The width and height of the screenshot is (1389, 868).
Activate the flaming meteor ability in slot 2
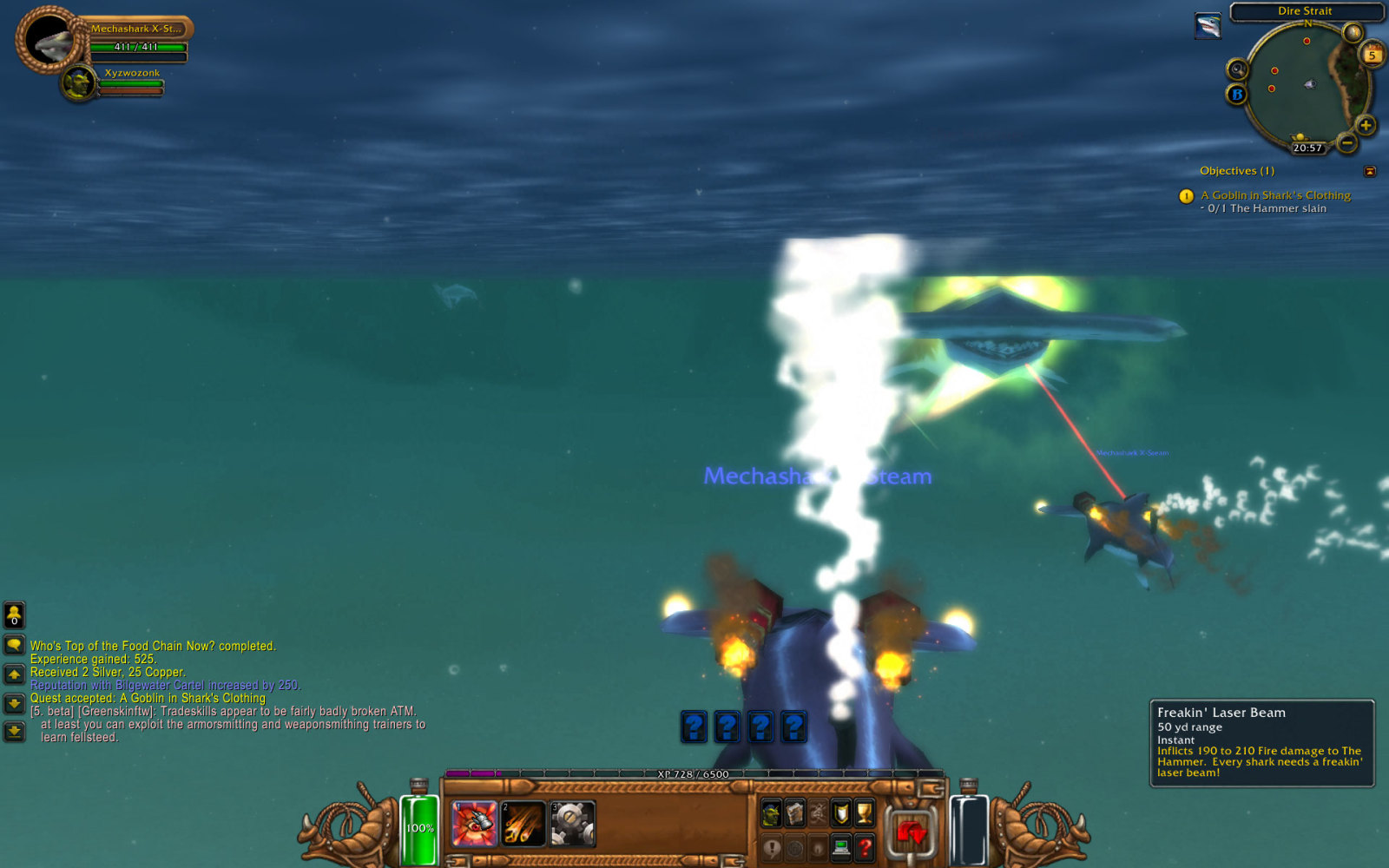click(523, 824)
